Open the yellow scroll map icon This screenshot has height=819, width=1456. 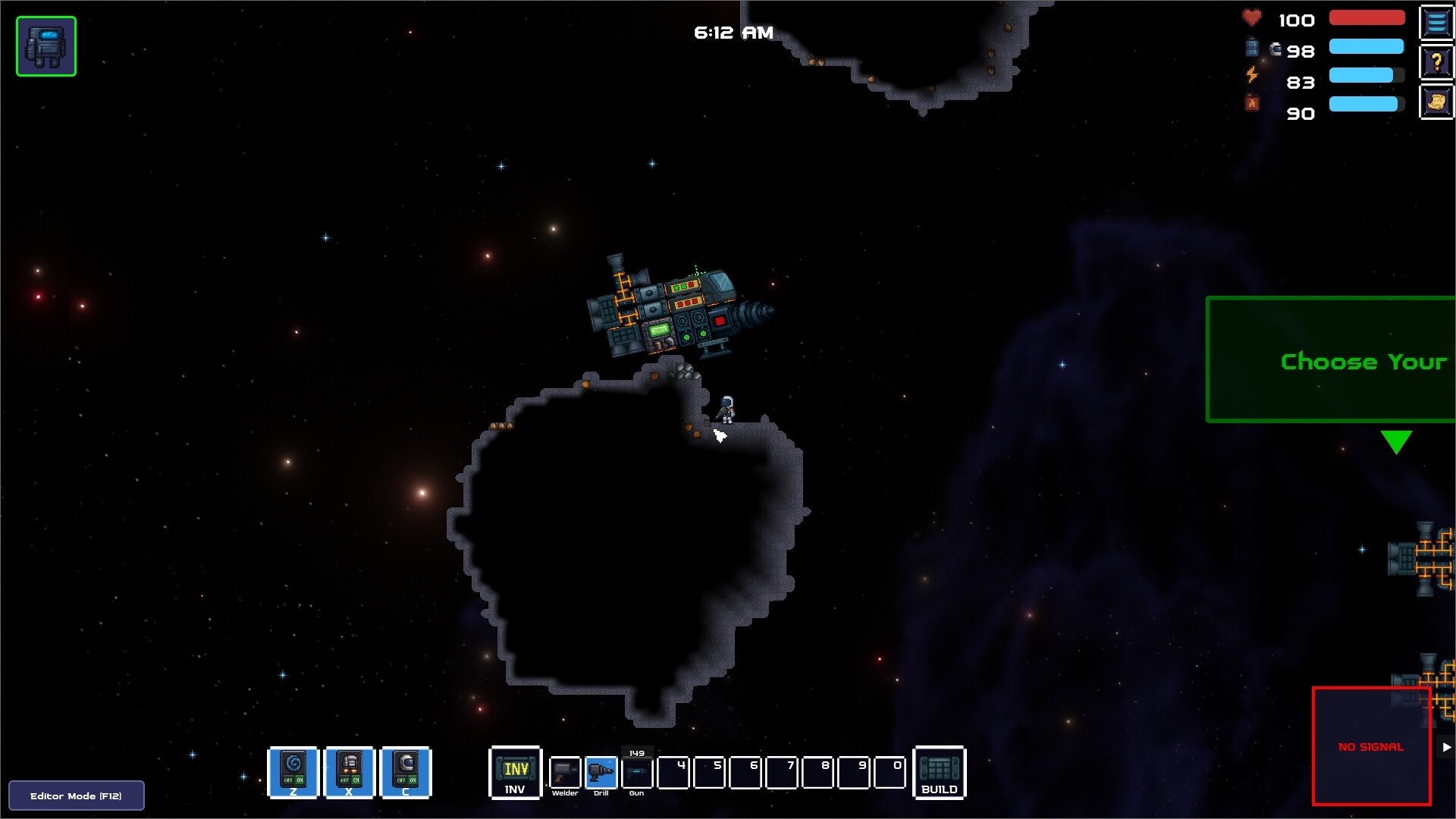coord(1436,102)
